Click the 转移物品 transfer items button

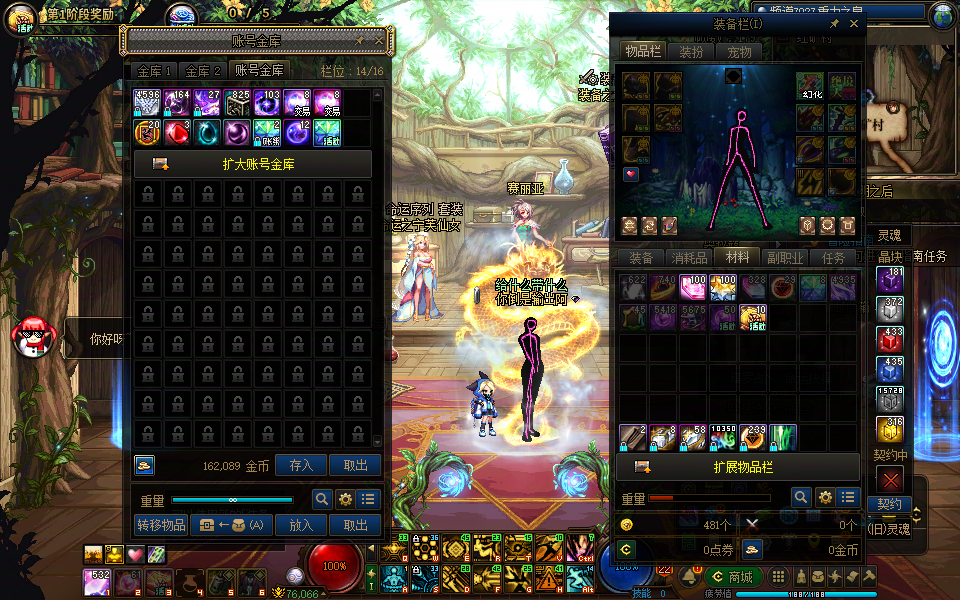coord(160,525)
